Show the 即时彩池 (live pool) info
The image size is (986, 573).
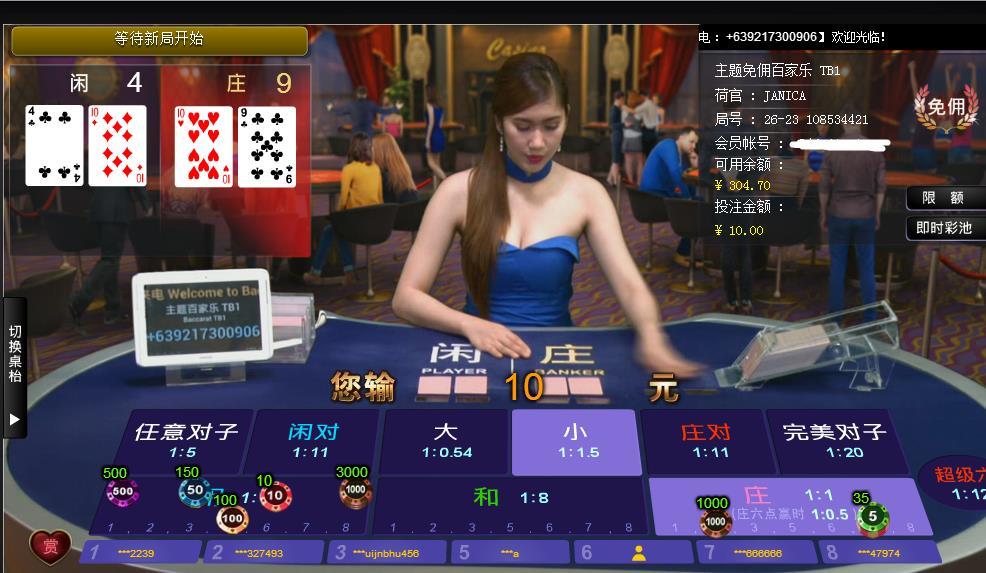tap(943, 228)
